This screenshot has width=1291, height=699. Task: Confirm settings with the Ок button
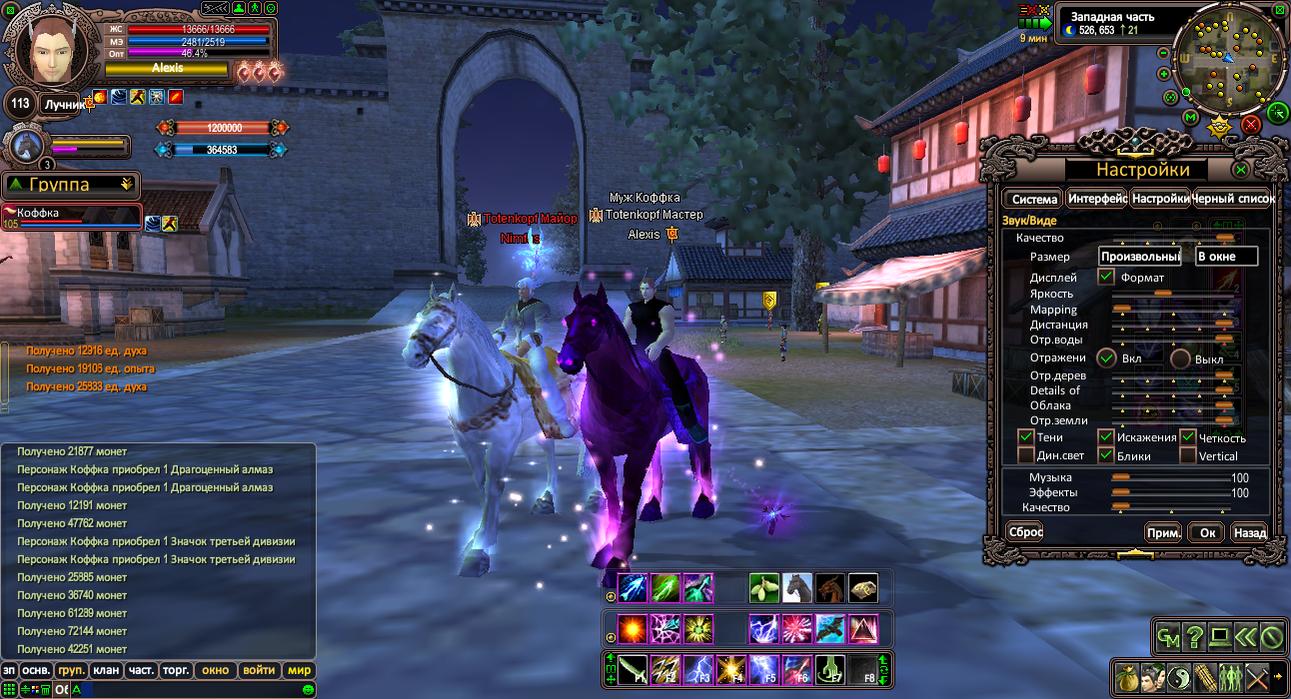(1207, 533)
